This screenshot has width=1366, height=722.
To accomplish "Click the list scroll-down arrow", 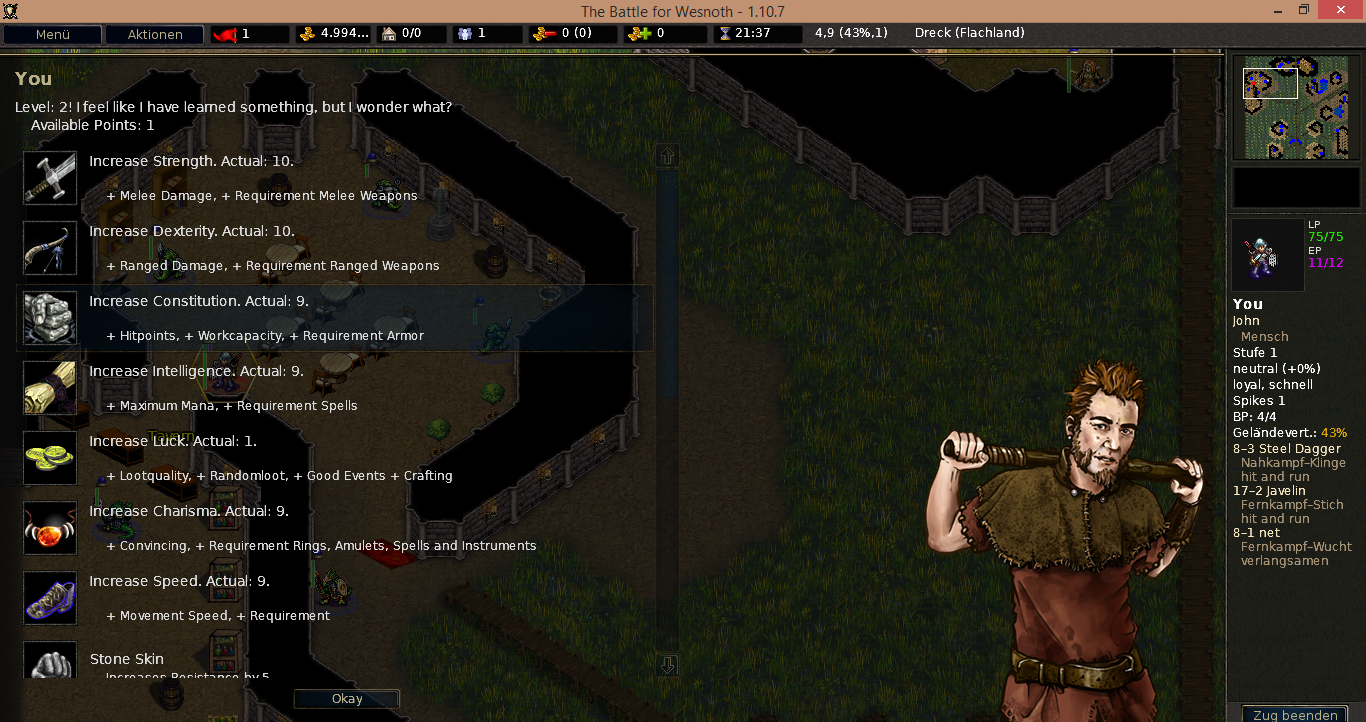I will point(668,665).
